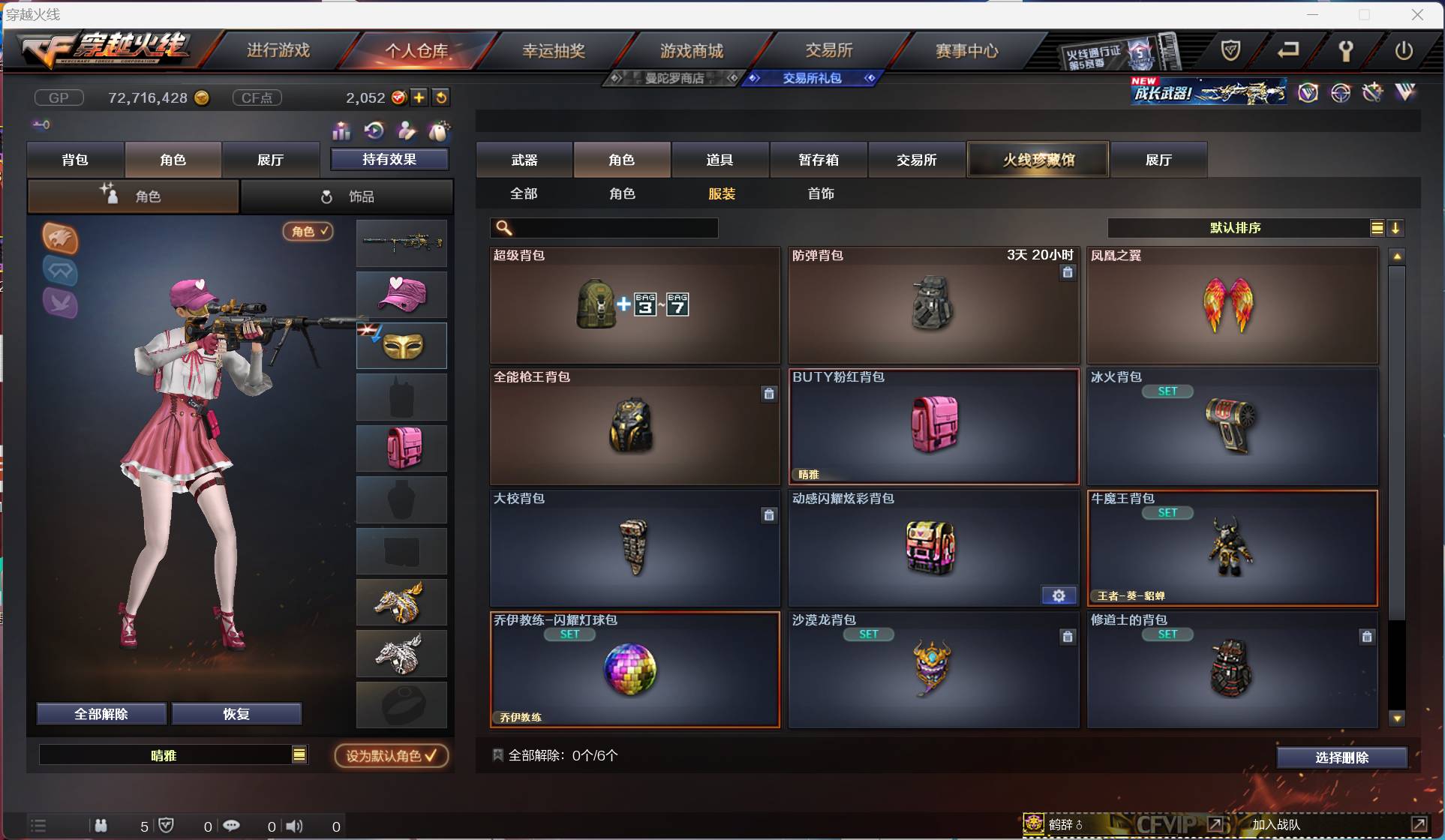Expand the sort direction arrow beside the list icon
Screen dimensions: 1445x840
point(1396,228)
